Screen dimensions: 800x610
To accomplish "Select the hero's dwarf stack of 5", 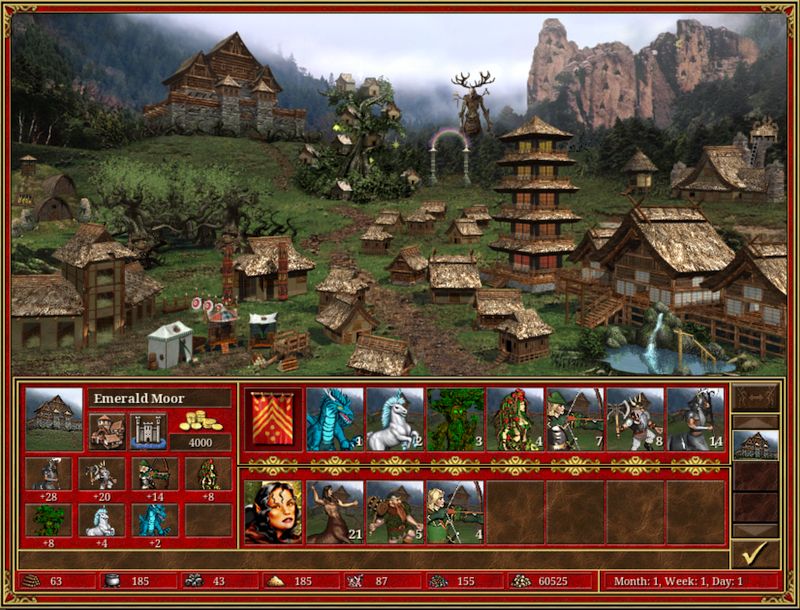I will click(x=394, y=511).
